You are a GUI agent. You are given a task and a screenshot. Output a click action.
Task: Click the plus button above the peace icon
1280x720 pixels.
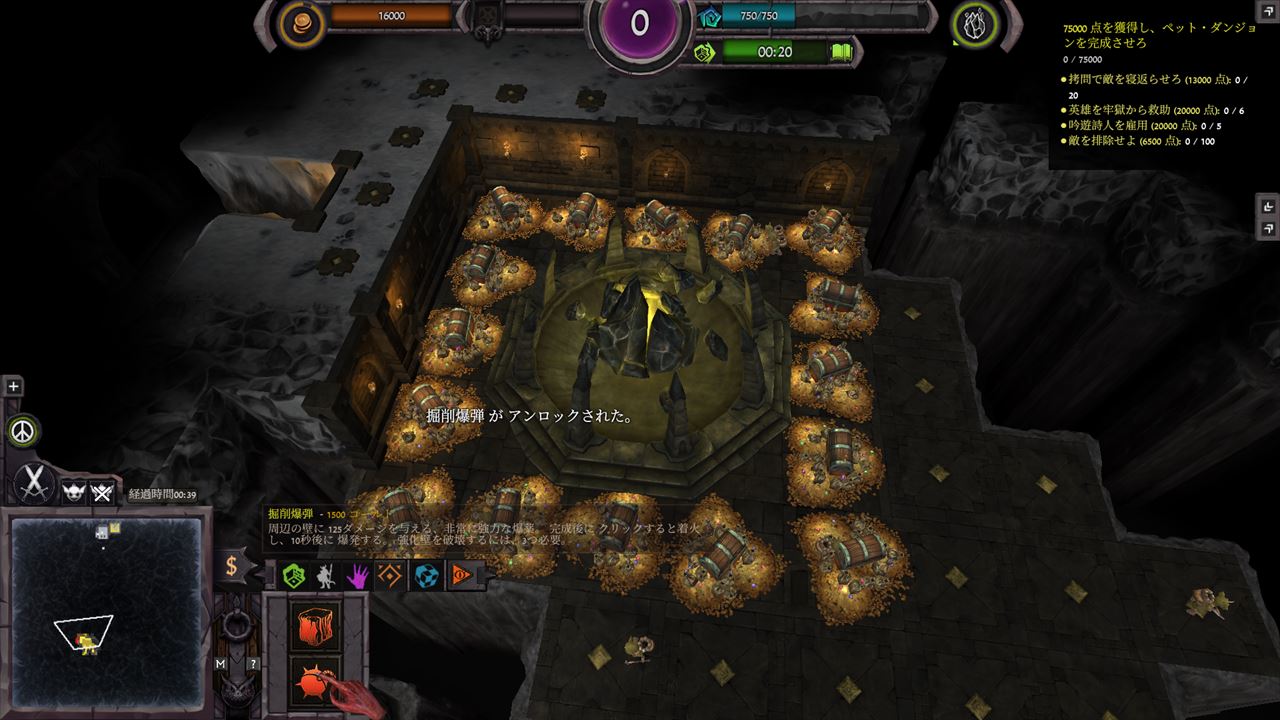pos(13,386)
